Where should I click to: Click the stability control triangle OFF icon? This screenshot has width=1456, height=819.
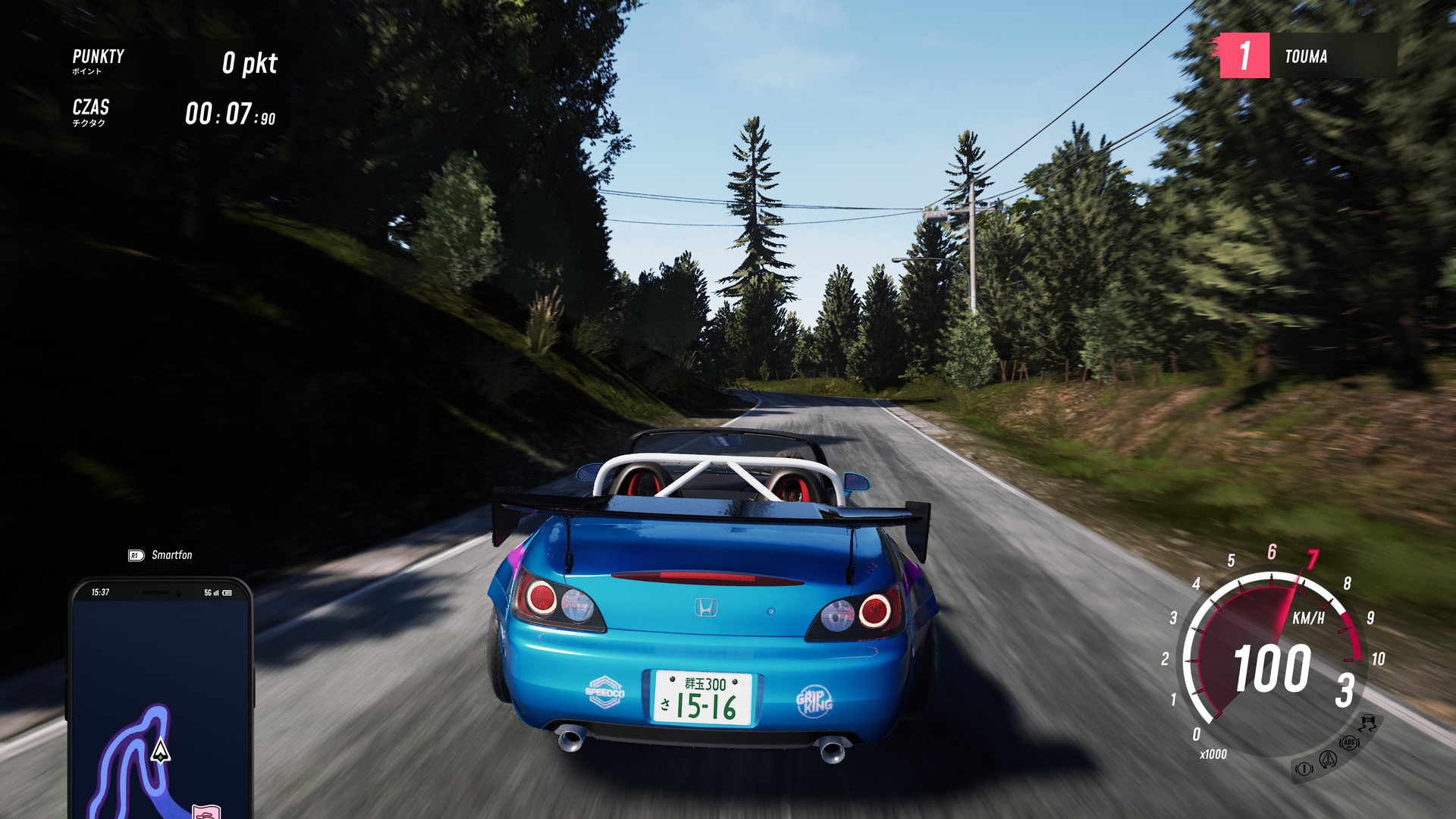pos(1328,758)
